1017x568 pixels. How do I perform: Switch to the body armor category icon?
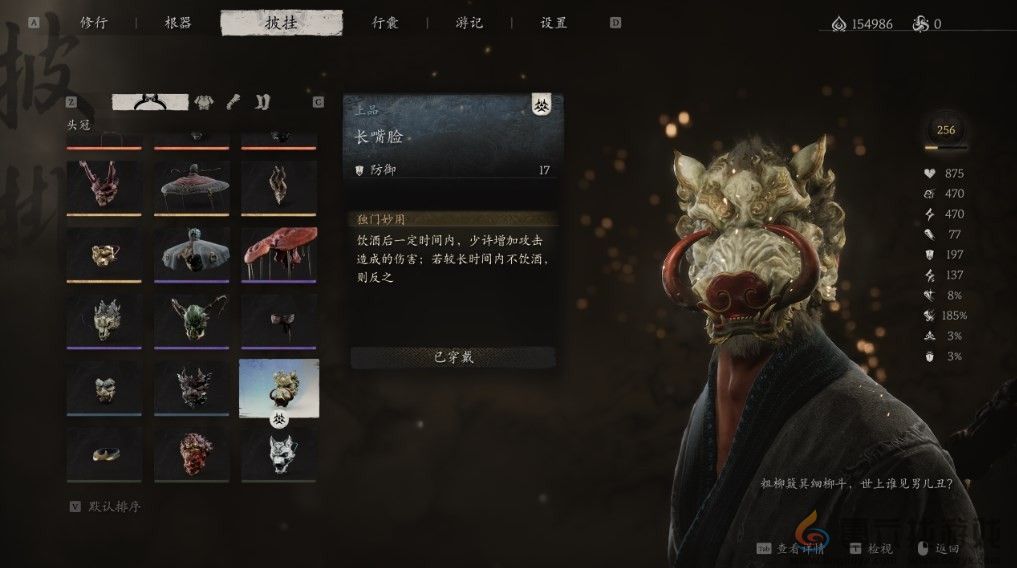[x=202, y=101]
